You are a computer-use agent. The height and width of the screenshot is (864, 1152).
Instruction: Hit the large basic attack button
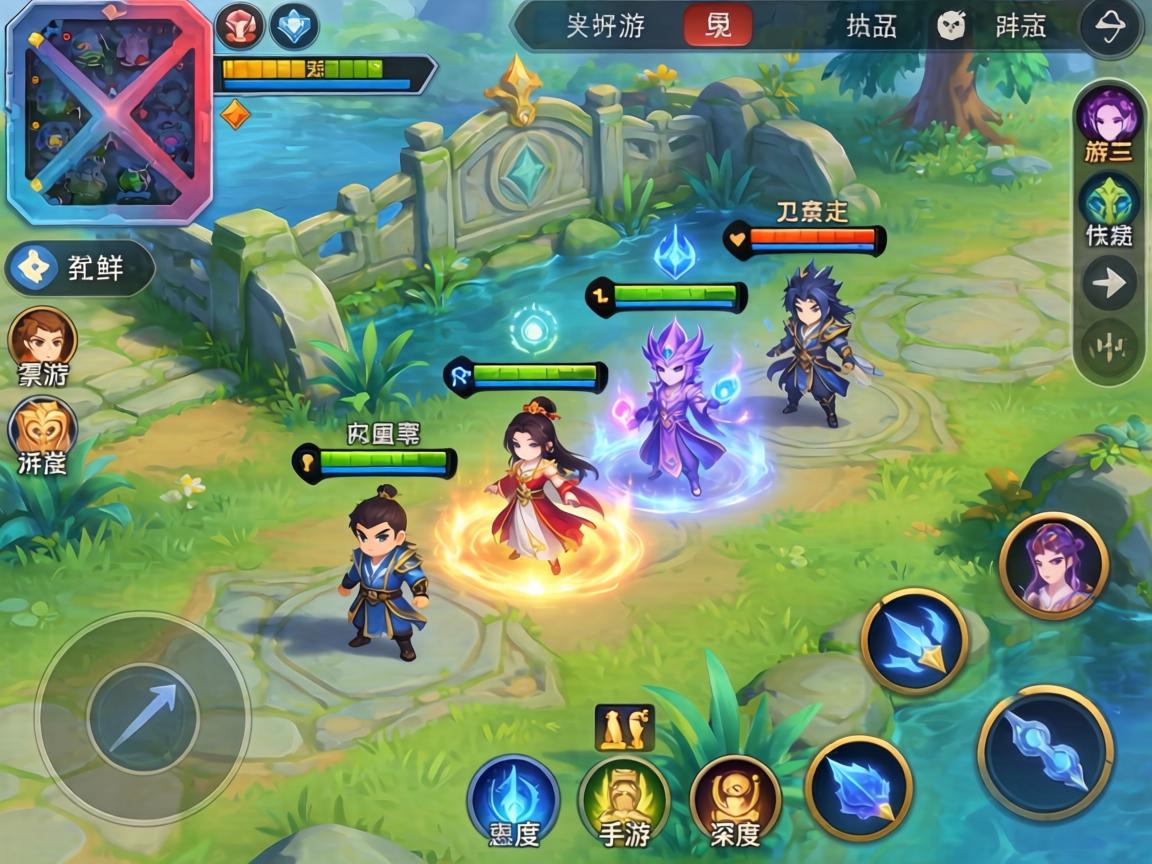tap(1045, 753)
